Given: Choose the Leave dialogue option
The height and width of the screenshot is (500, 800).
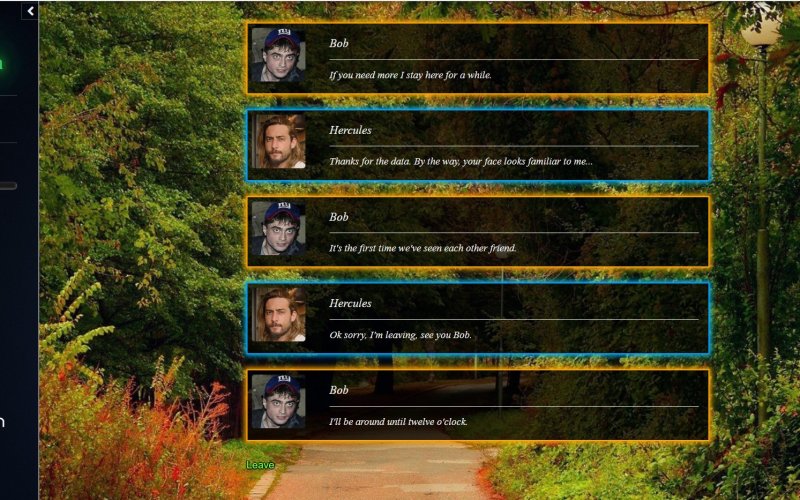Looking at the screenshot, I should (x=260, y=465).
